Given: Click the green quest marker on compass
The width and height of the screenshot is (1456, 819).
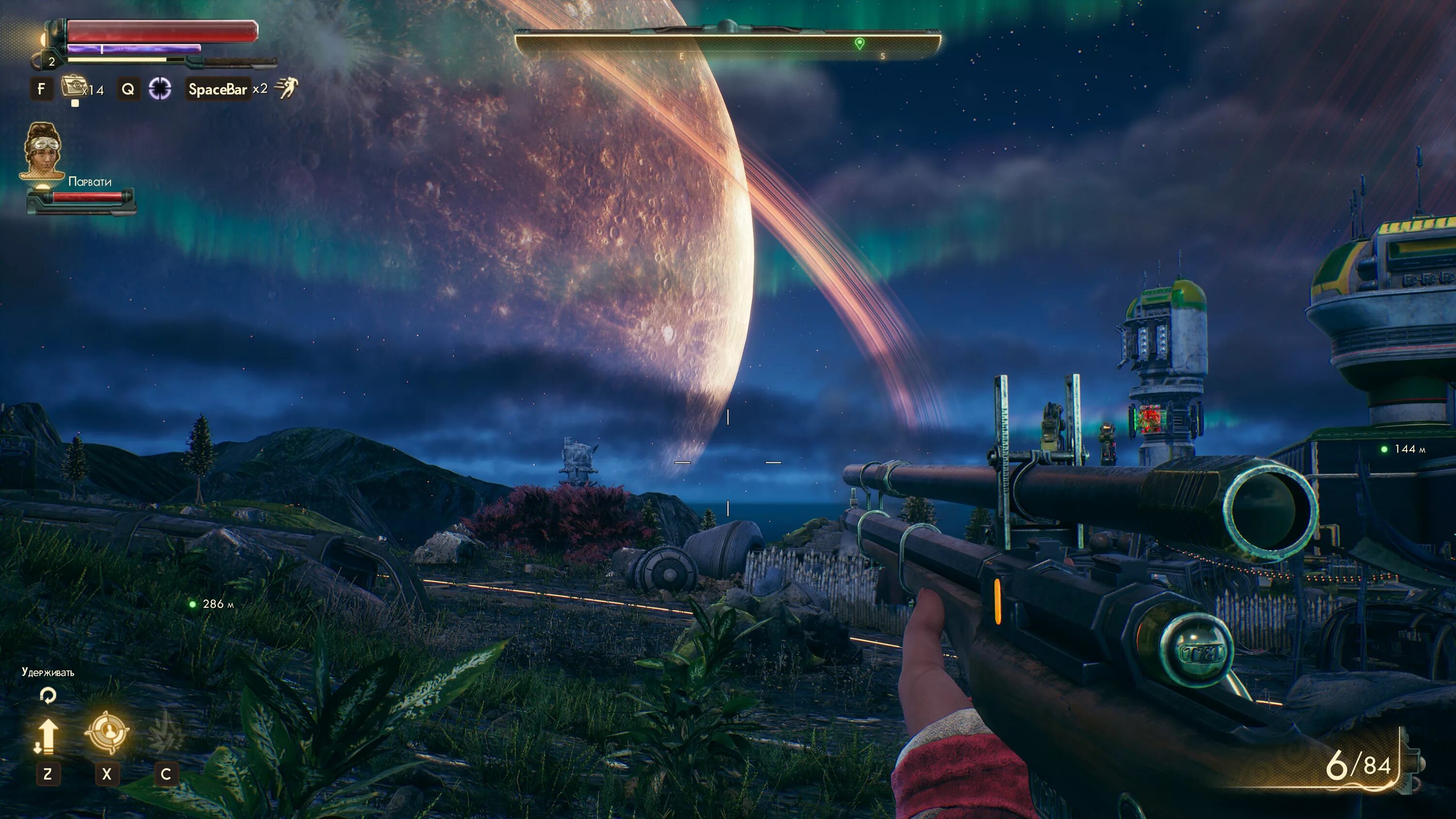Looking at the screenshot, I should point(859,44).
